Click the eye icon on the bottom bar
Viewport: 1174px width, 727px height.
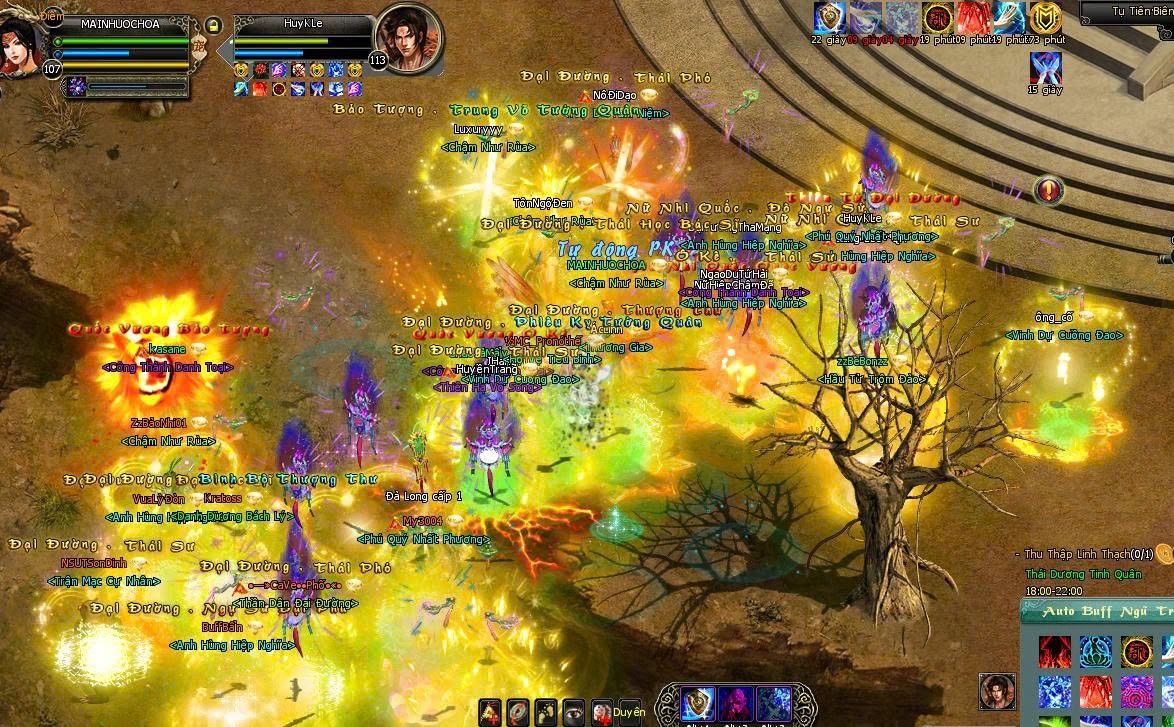click(573, 711)
